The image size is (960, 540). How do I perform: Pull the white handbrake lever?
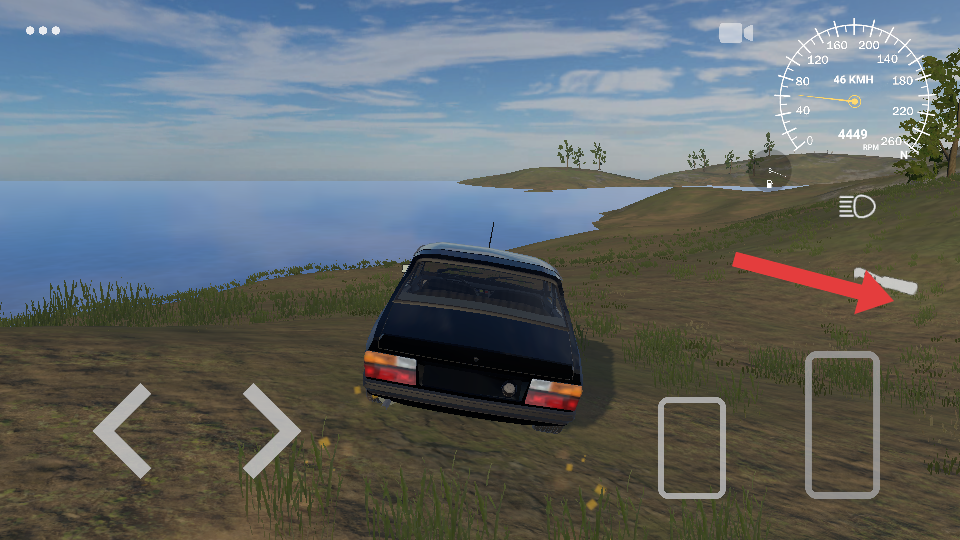point(886,281)
